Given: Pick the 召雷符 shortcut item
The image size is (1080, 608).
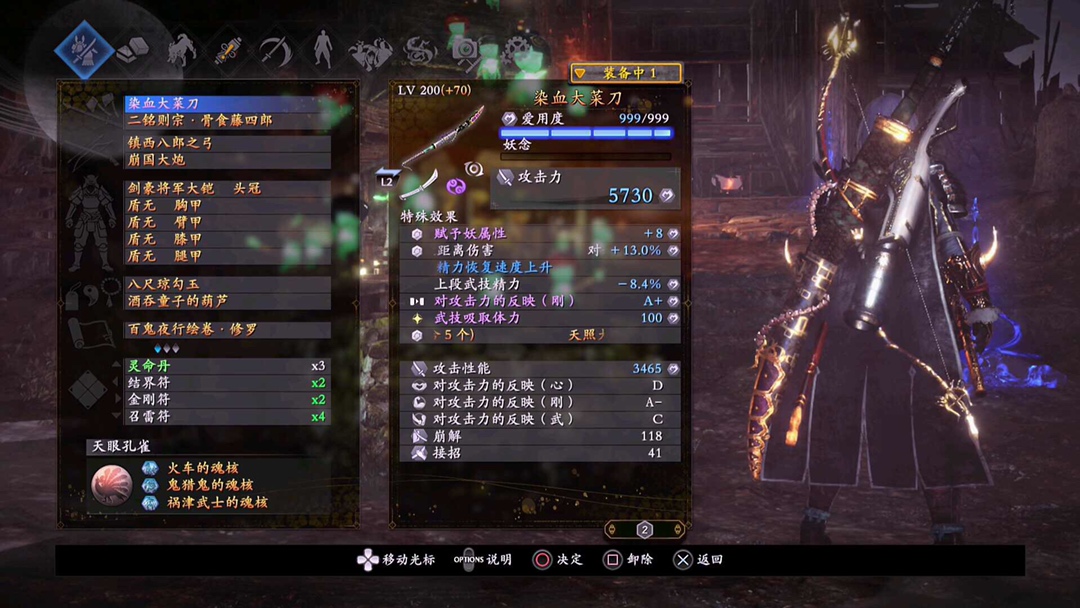Looking at the screenshot, I should 227,417.
